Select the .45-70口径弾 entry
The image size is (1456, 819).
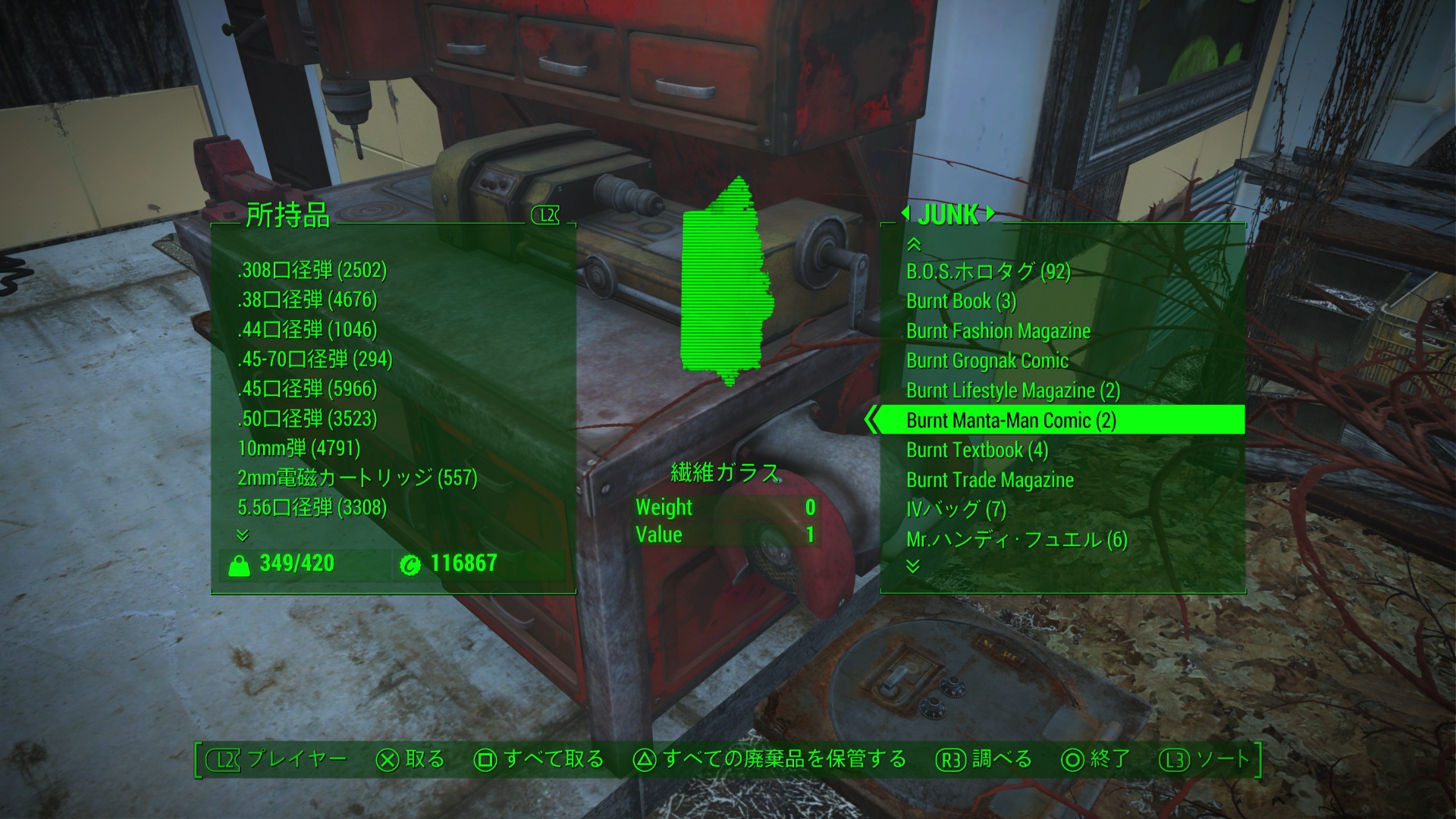315,359
